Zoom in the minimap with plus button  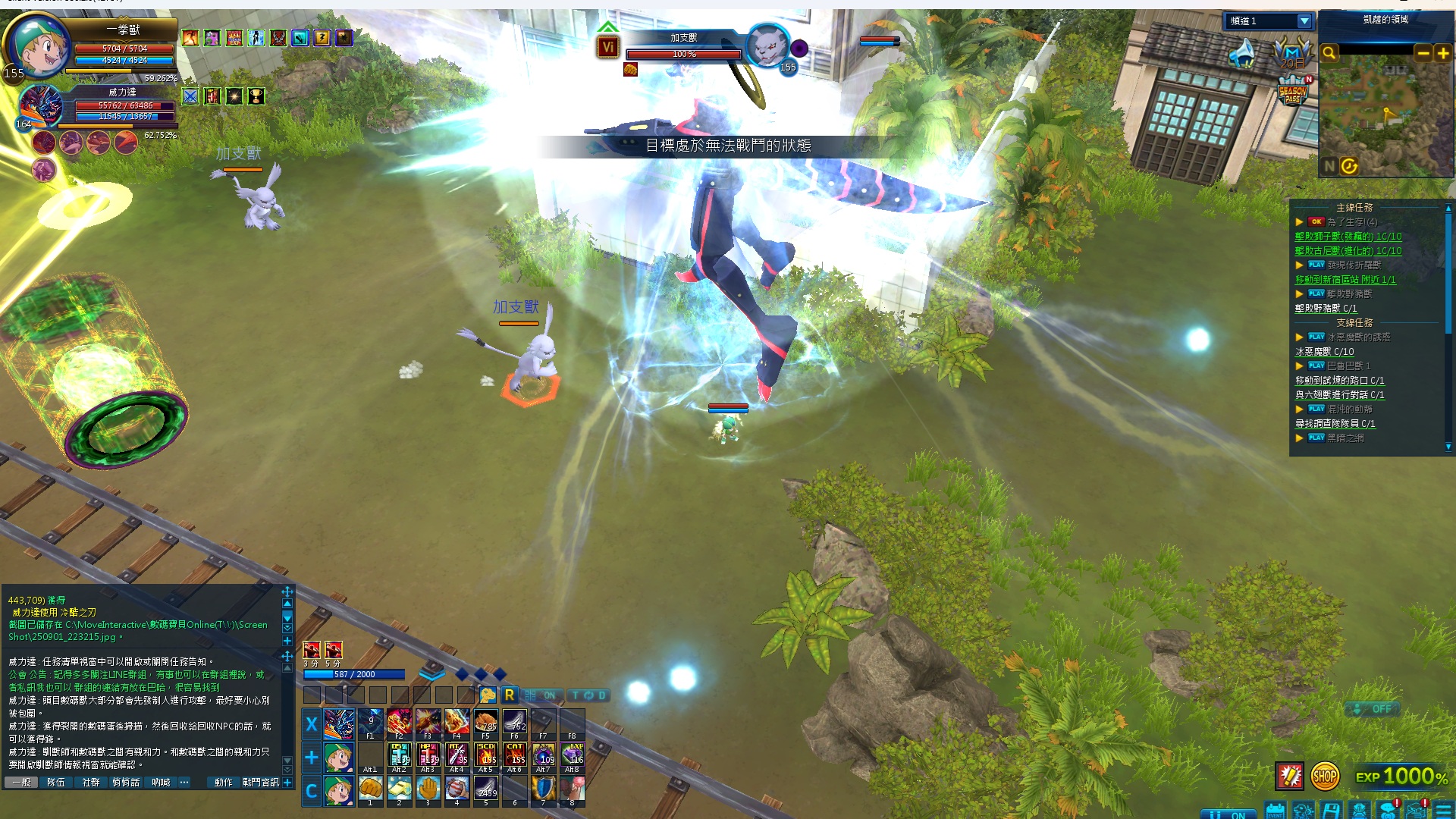1442,53
